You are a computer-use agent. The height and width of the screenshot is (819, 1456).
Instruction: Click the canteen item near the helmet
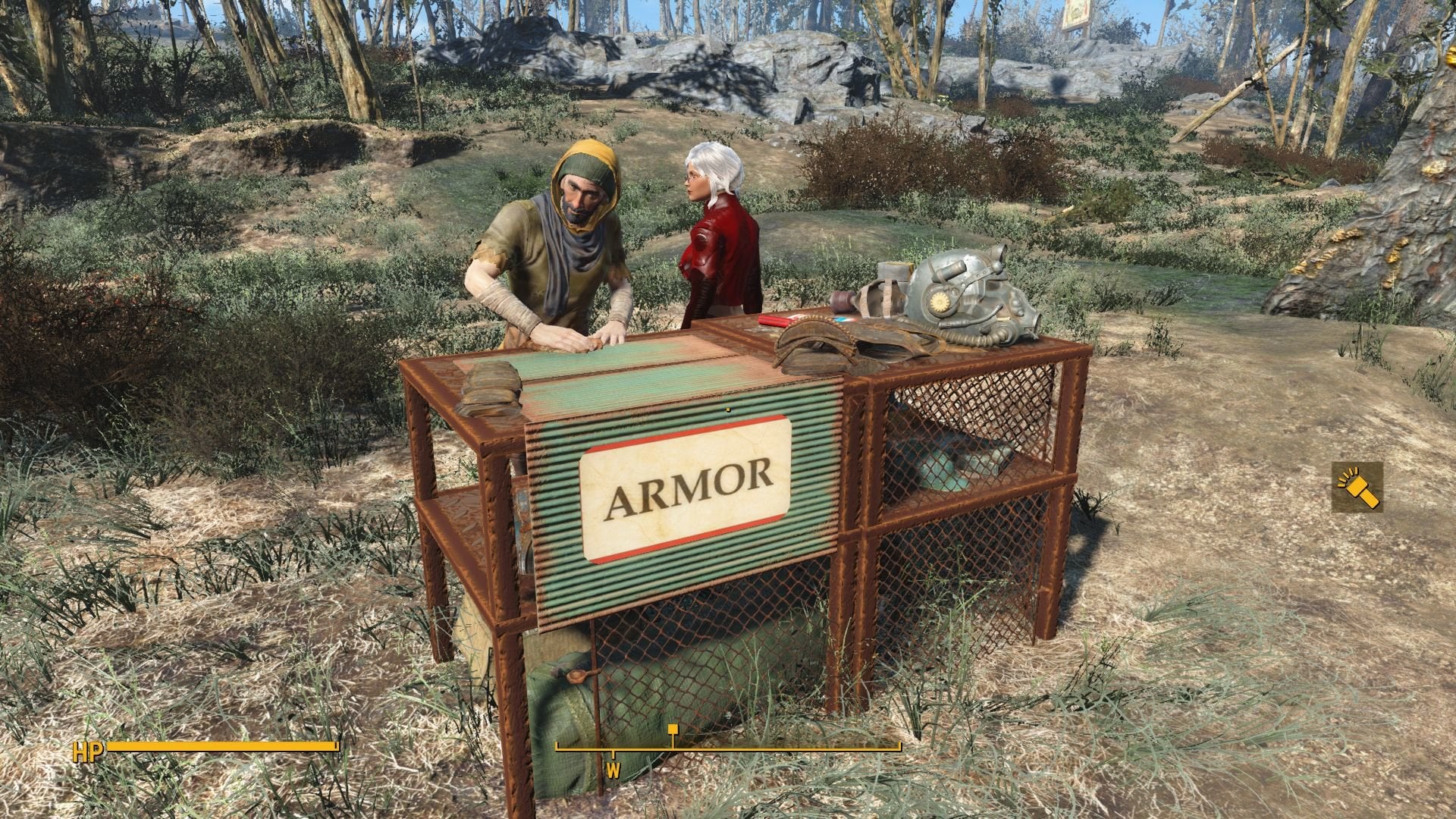[x=843, y=300]
